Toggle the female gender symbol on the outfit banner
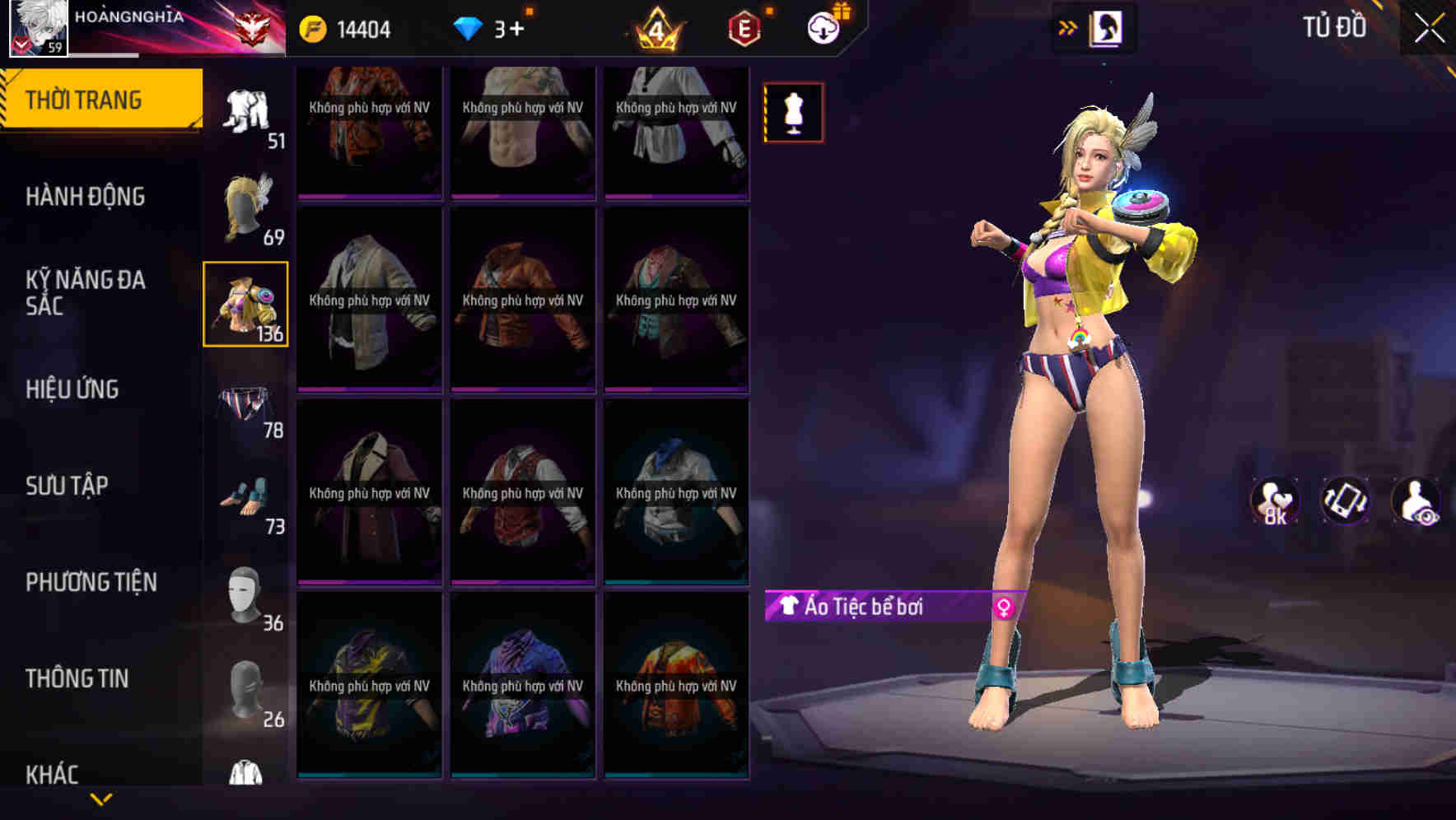Viewport: 1456px width, 820px height. click(x=1003, y=607)
